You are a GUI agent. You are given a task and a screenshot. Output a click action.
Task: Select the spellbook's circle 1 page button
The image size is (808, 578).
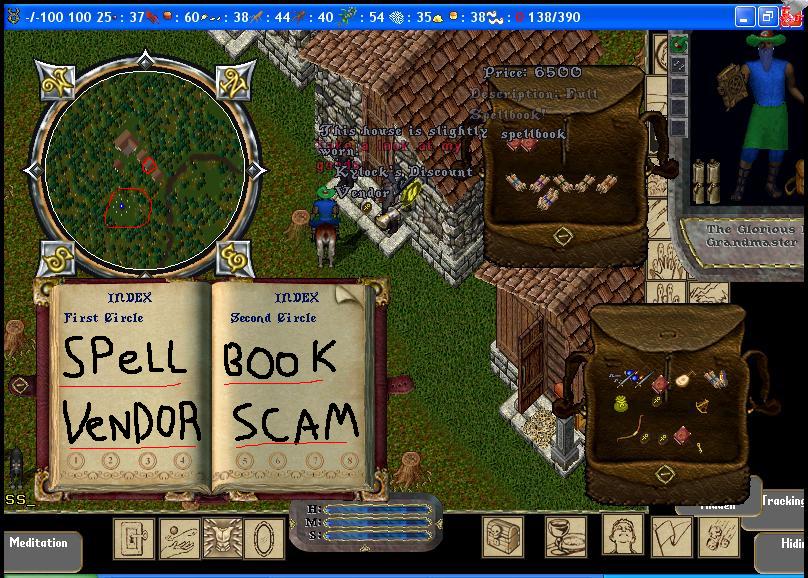[76, 462]
